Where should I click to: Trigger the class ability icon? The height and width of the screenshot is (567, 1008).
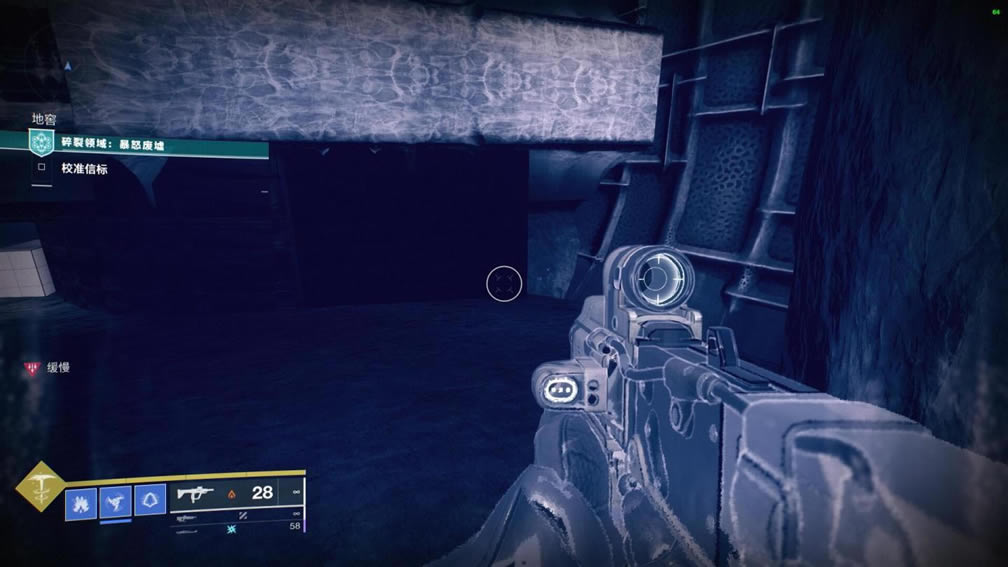pyautogui.click(x=150, y=500)
